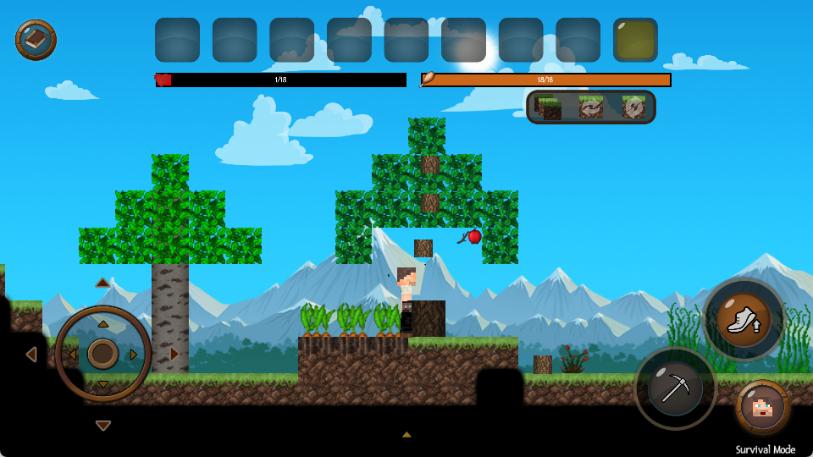Tap the bottom arrow below the joystick
Screen dimensions: 813x457
coord(103,425)
